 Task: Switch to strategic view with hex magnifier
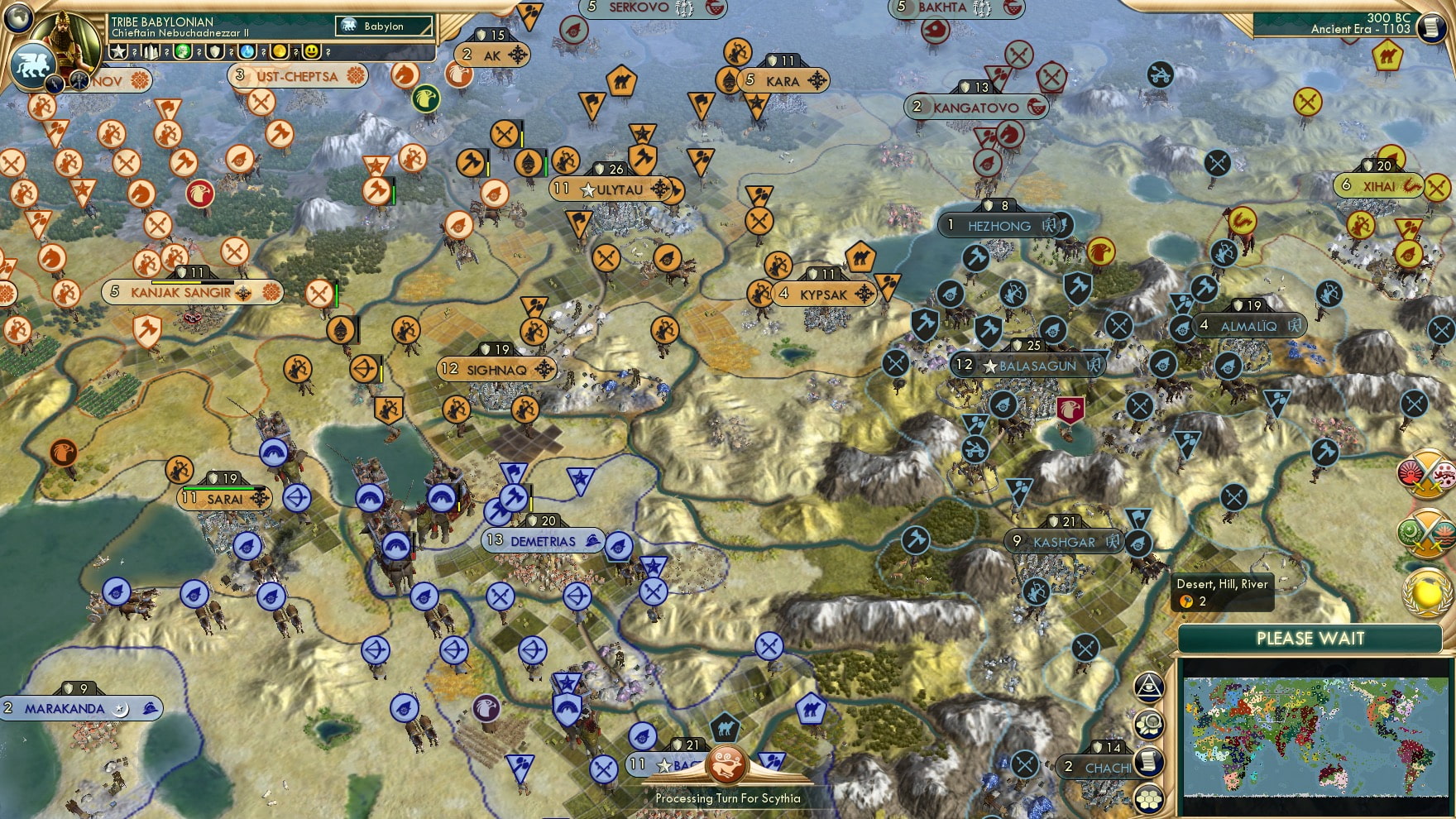pyautogui.click(x=1148, y=723)
